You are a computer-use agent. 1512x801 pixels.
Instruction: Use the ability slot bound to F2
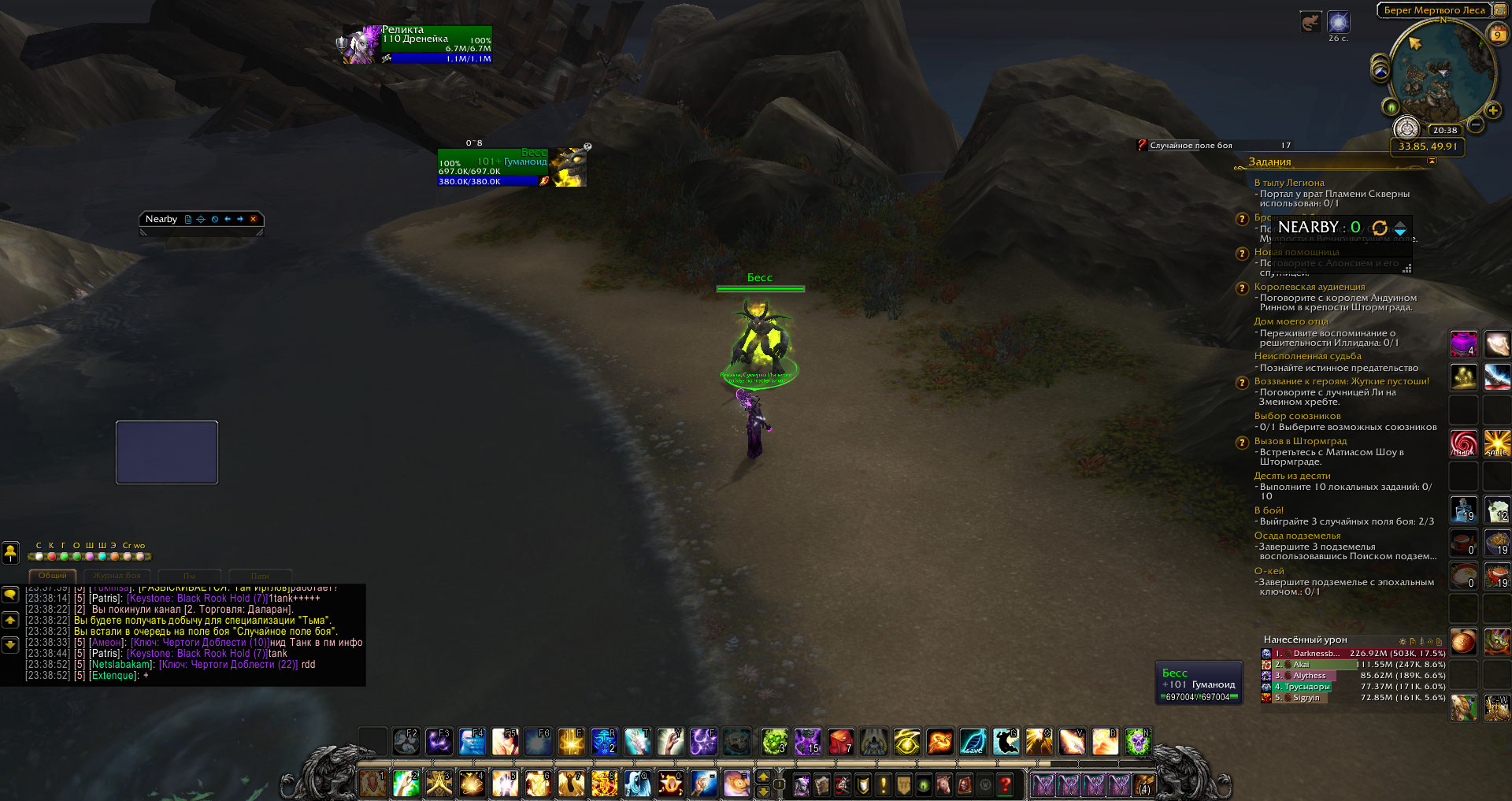[x=406, y=742]
